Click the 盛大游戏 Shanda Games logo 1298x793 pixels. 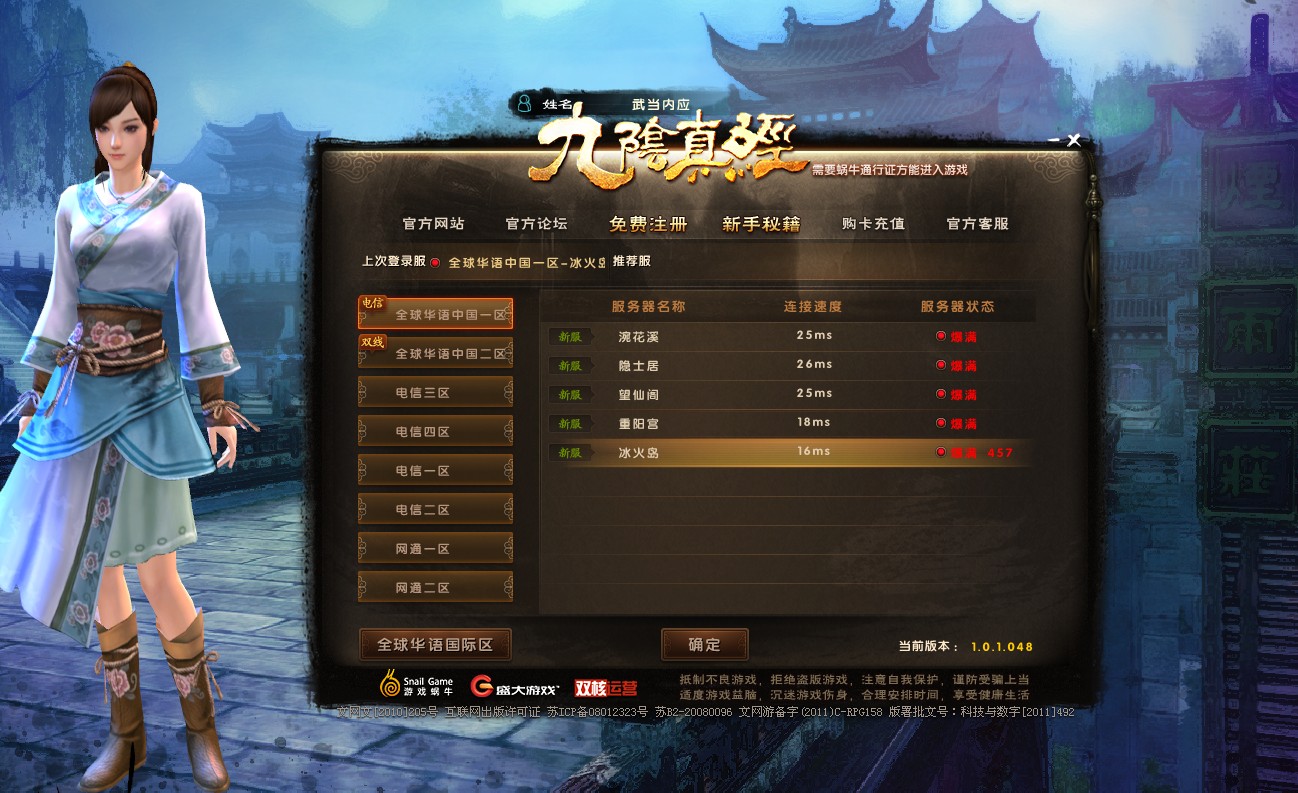[516, 685]
